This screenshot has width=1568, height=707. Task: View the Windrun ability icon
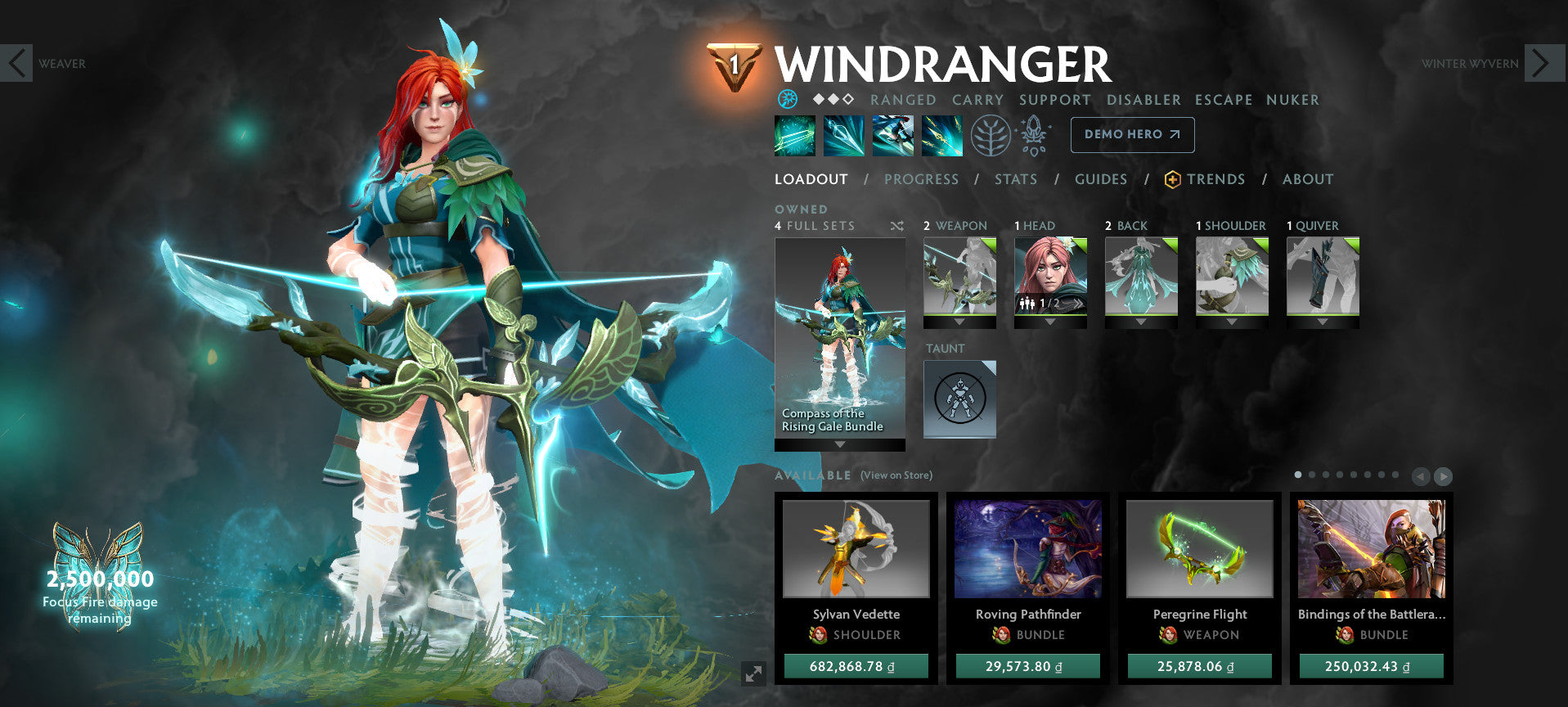[x=893, y=135]
